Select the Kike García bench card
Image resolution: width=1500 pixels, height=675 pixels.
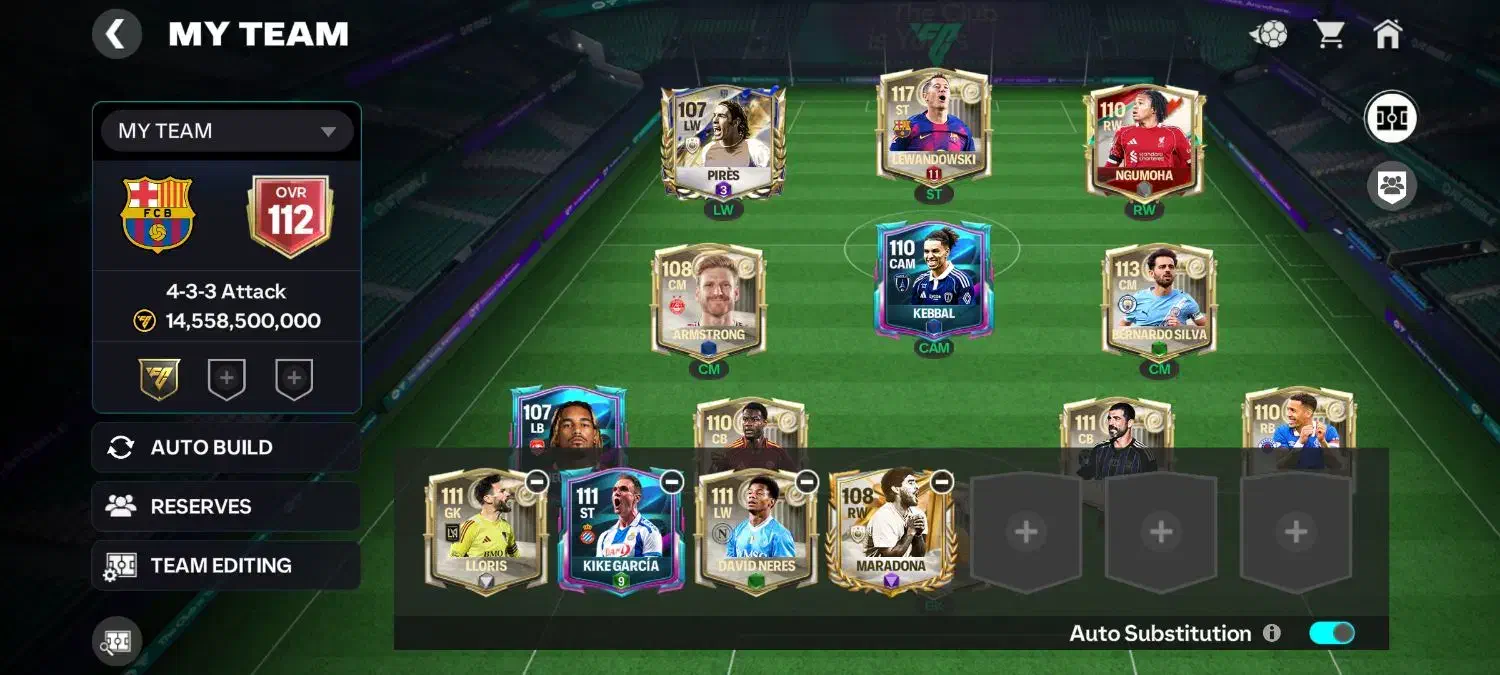point(621,532)
